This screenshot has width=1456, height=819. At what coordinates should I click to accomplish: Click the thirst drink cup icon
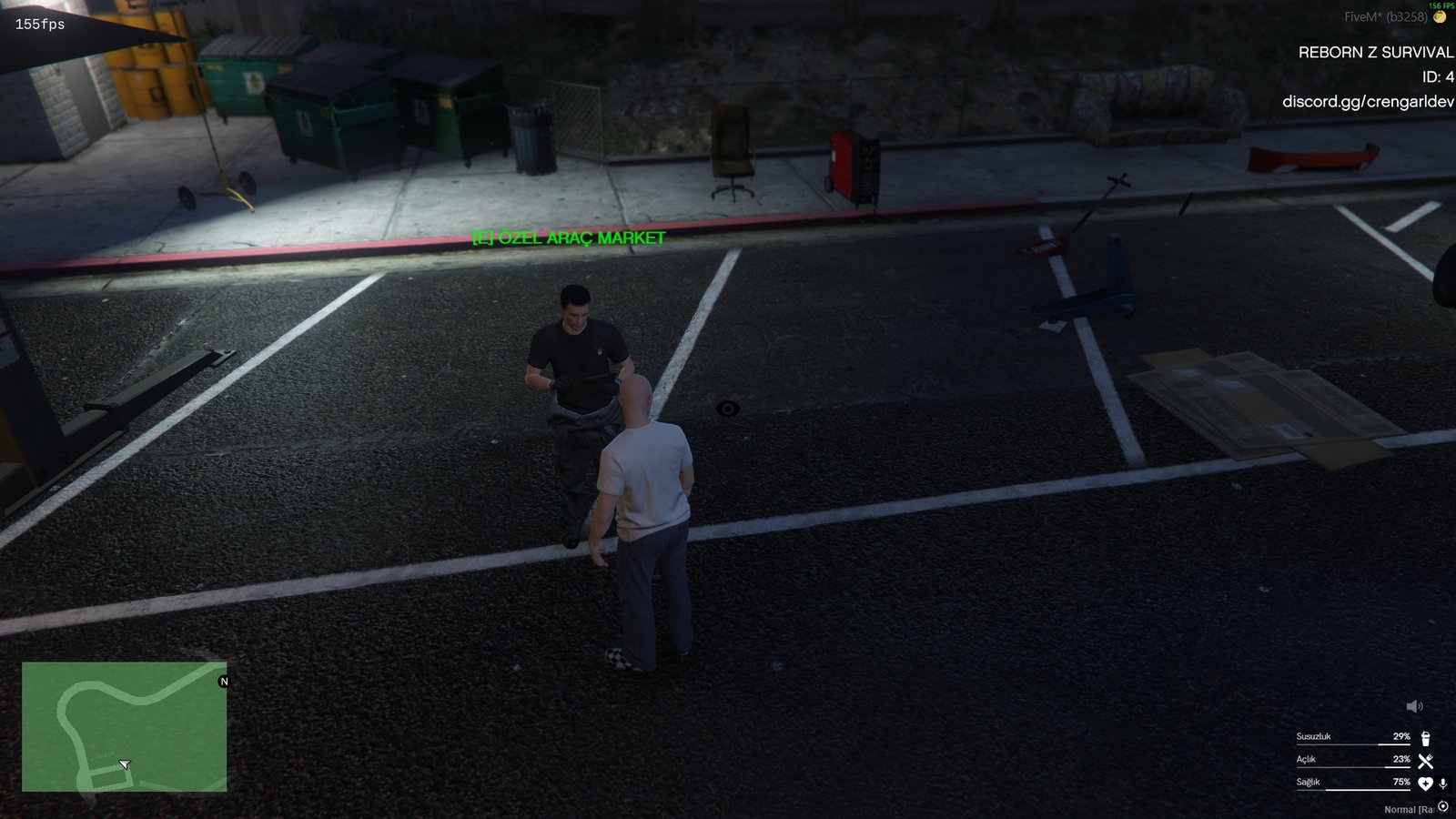pyautogui.click(x=1425, y=738)
